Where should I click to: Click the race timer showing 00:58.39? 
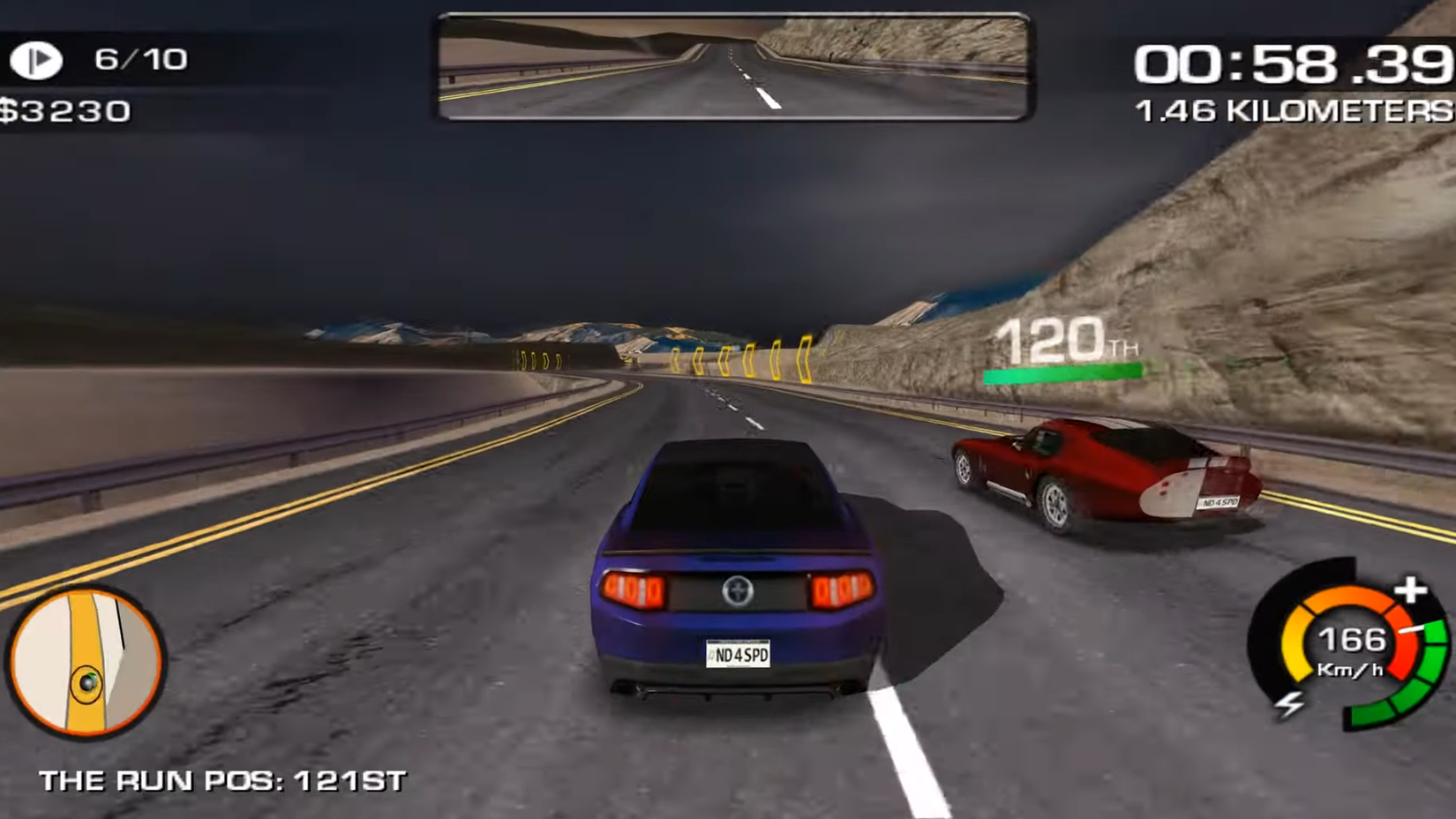point(1288,62)
